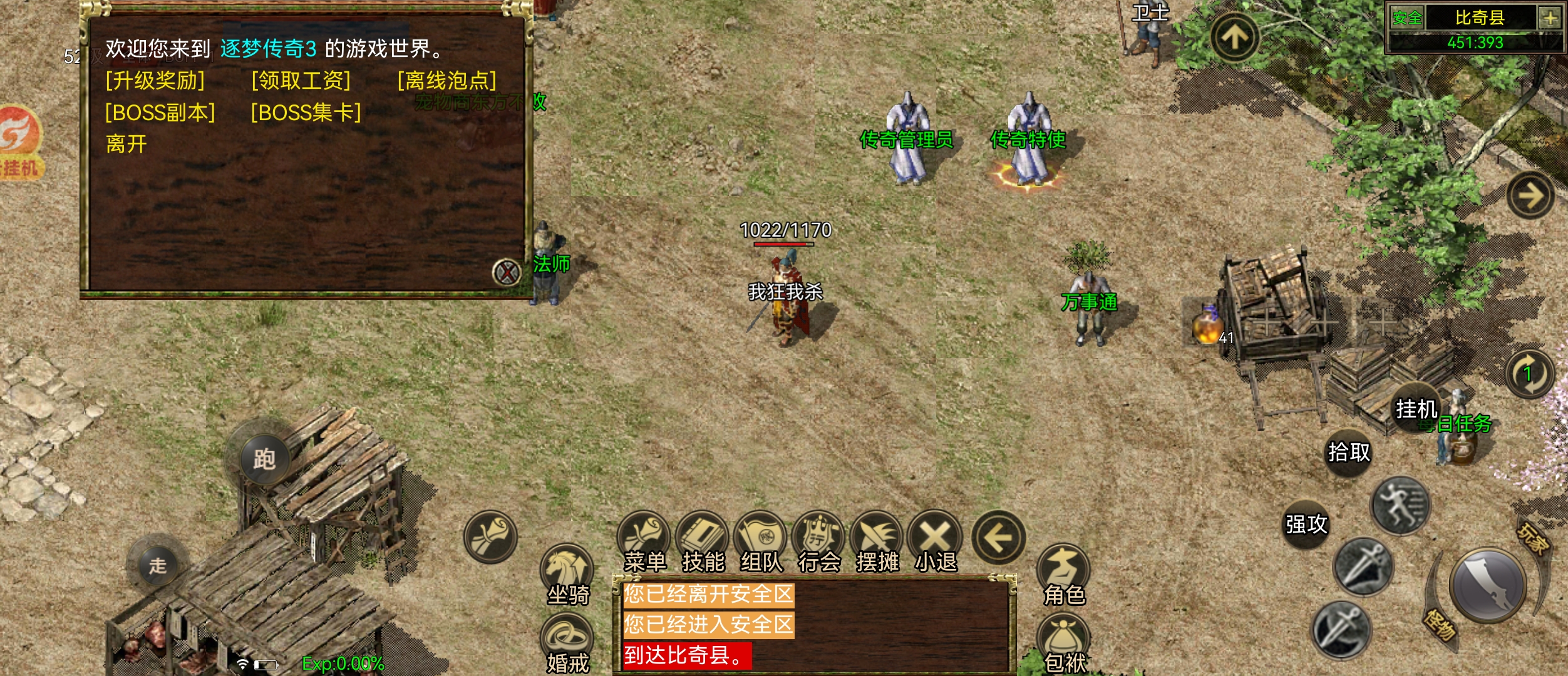This screenshot has height=676, width=1568.
Task: Open the 技能 skills book
Action: 703,542
